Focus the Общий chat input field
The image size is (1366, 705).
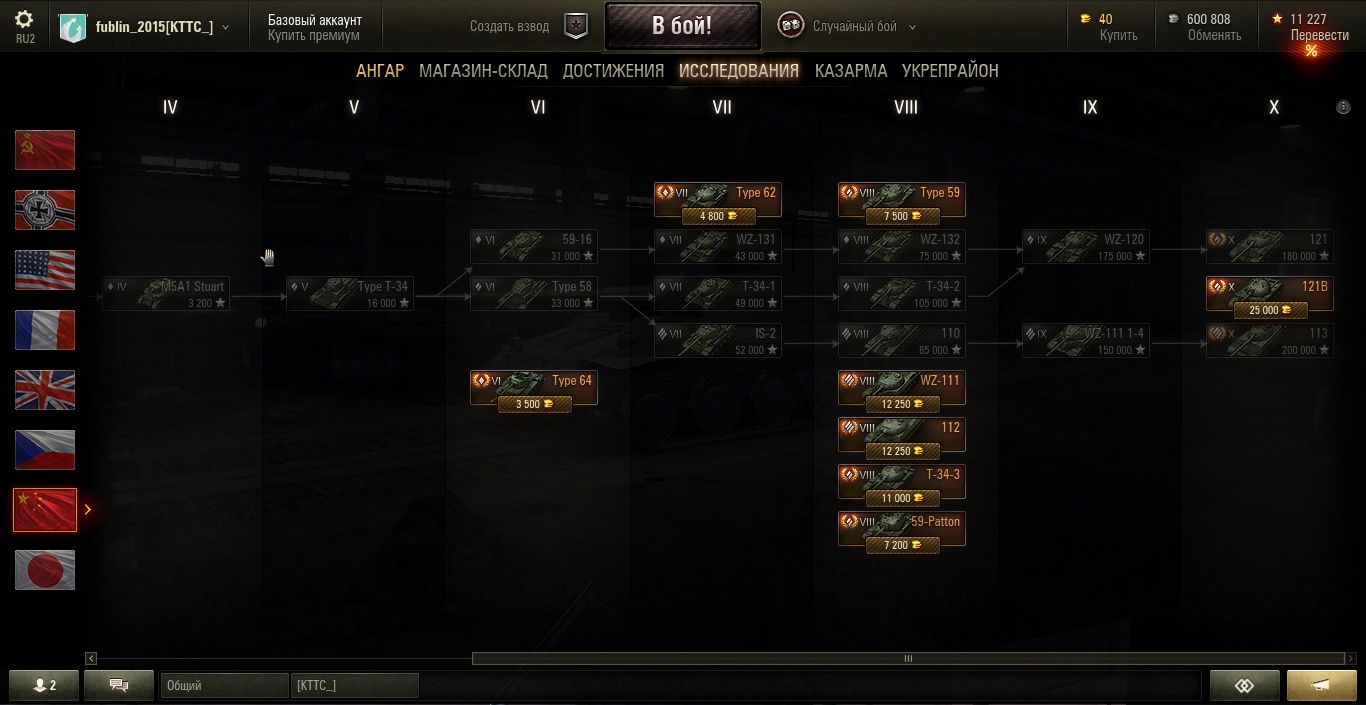pyautogui.click(x=224, y=686)
